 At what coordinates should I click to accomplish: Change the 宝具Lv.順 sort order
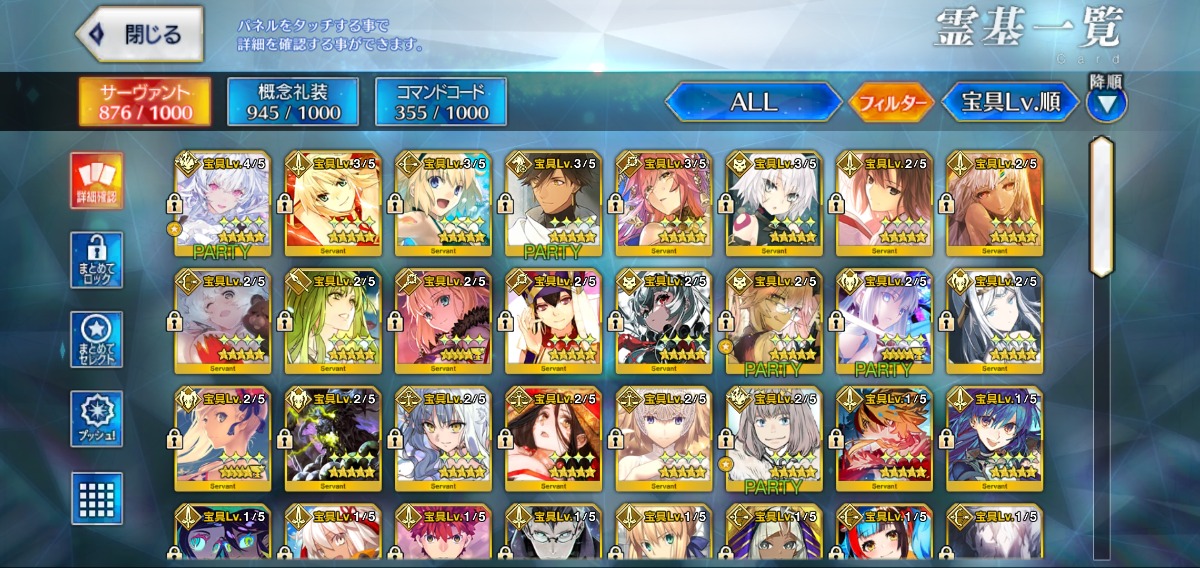point(1011,101)
